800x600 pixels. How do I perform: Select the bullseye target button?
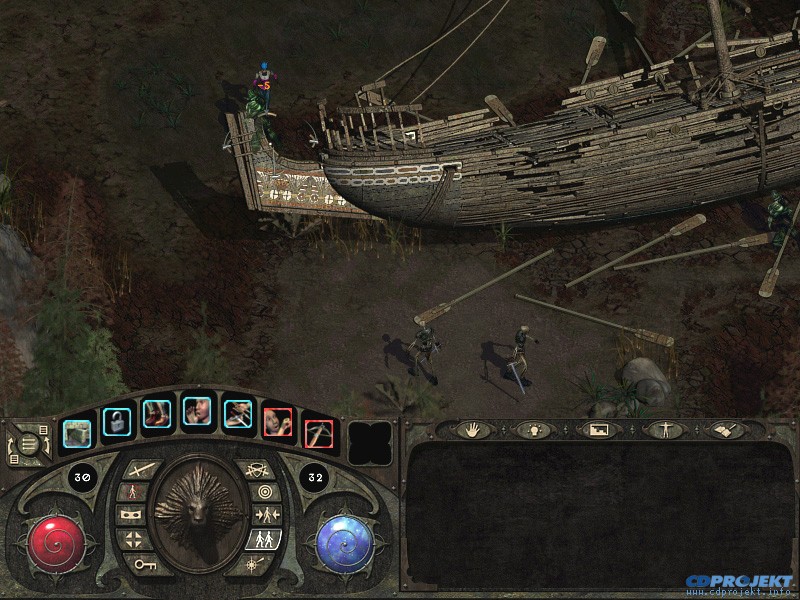click(265, 492)
